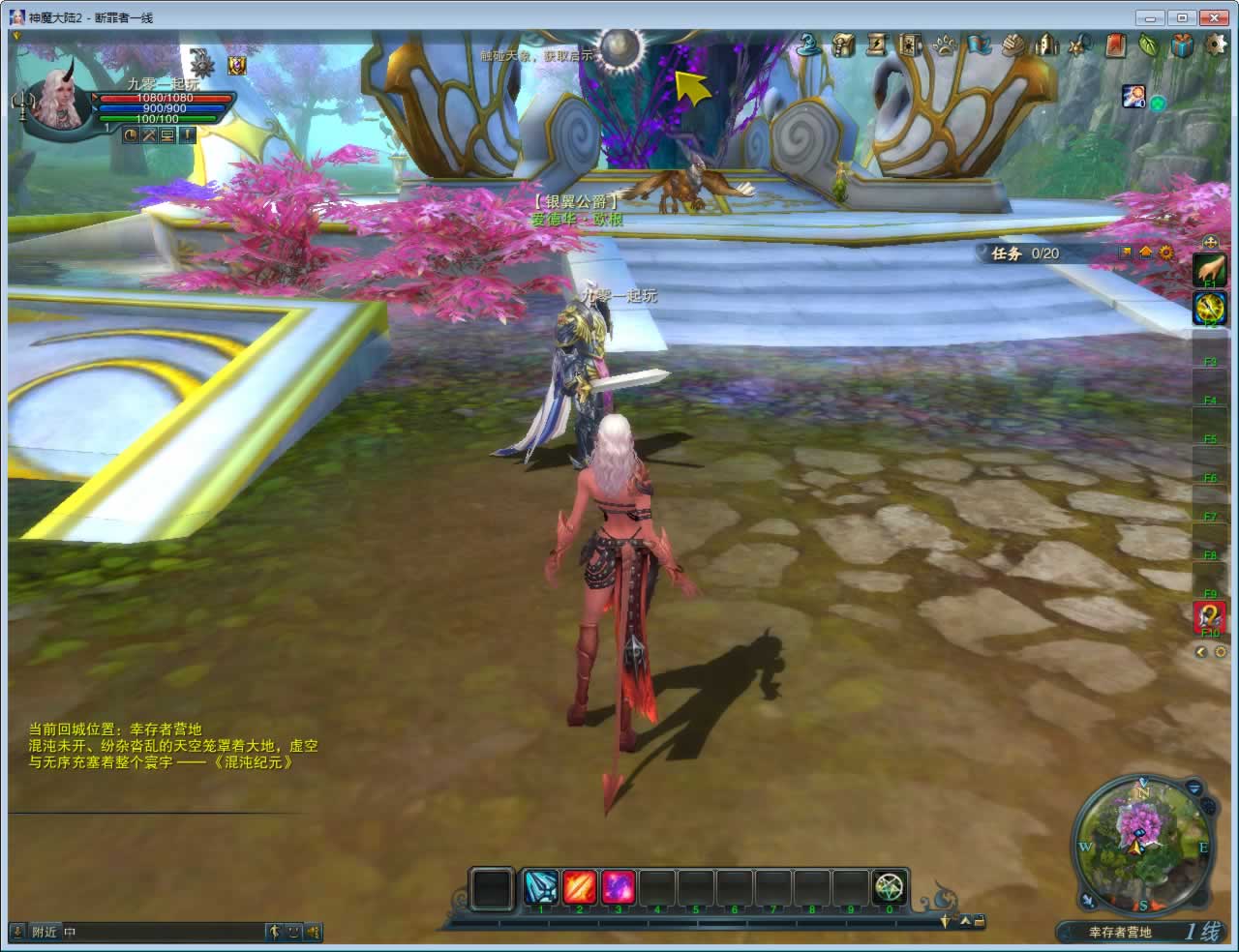This screenshot has width=1239, height=952.
Task: Click the paw print pet icon
Action: pyautogui.click(x=945, y=45)
